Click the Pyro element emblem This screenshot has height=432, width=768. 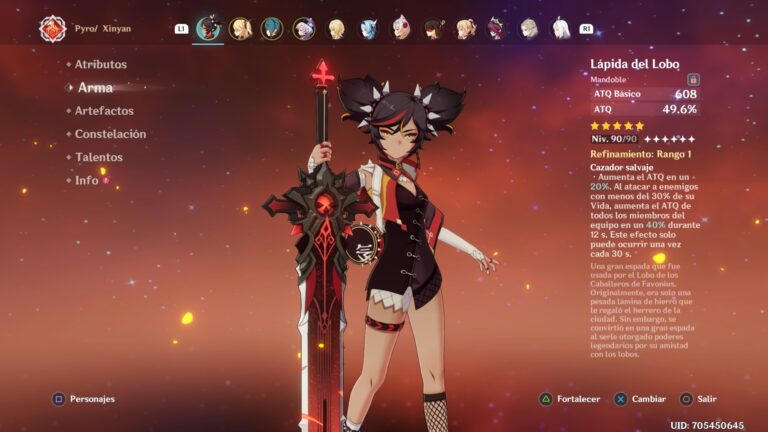tap(52, 28)
